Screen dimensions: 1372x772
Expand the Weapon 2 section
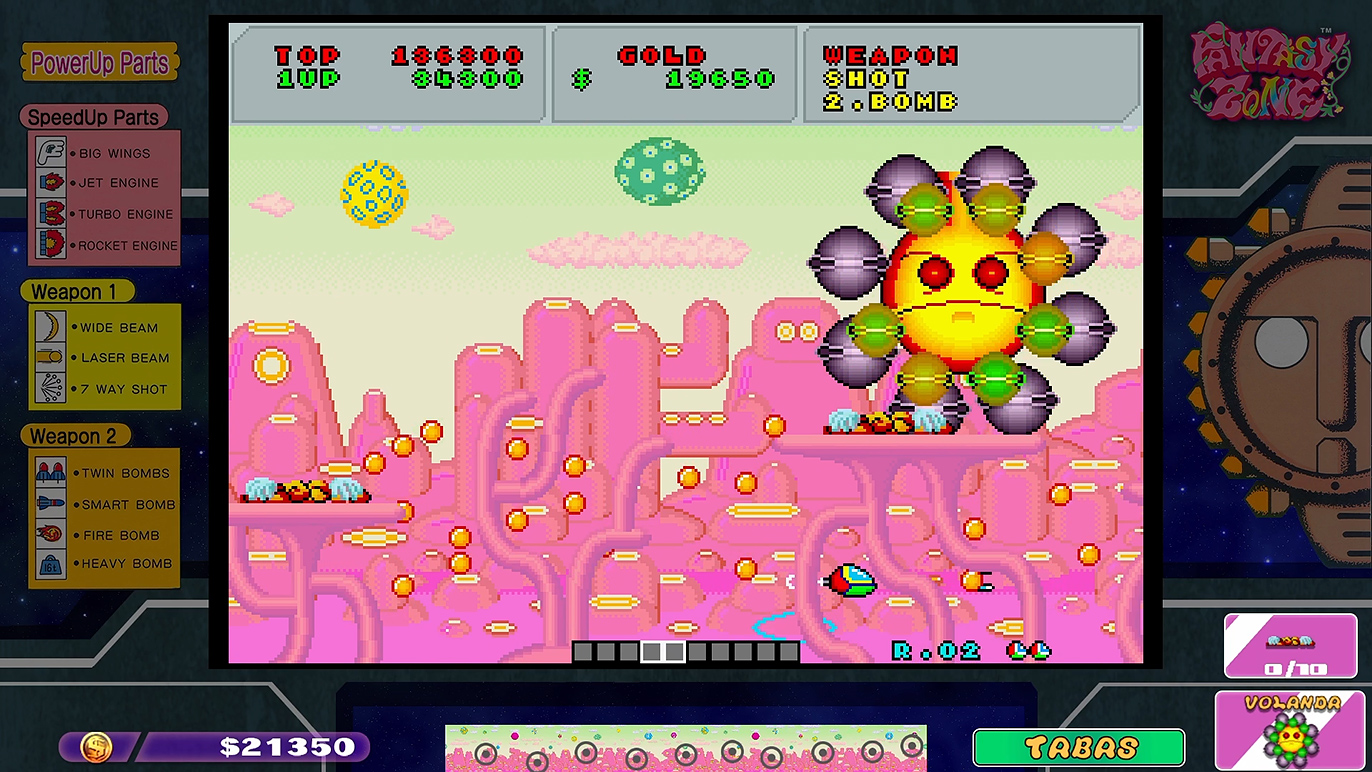click(75, 435)
